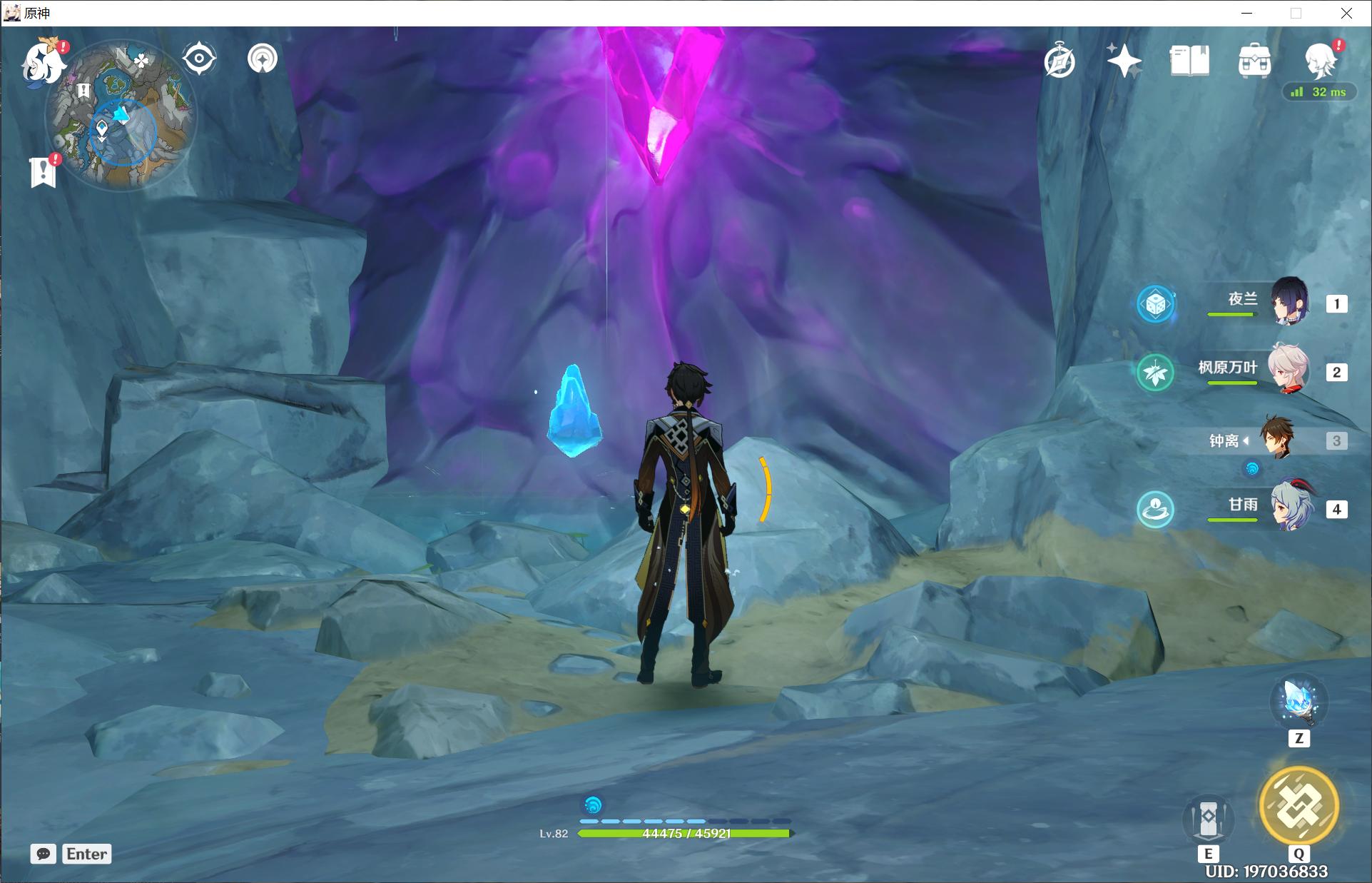This screenshot has height=883, width=1372.
Task: Activate the elemental sight eye icon
Action: click(199, 59)
